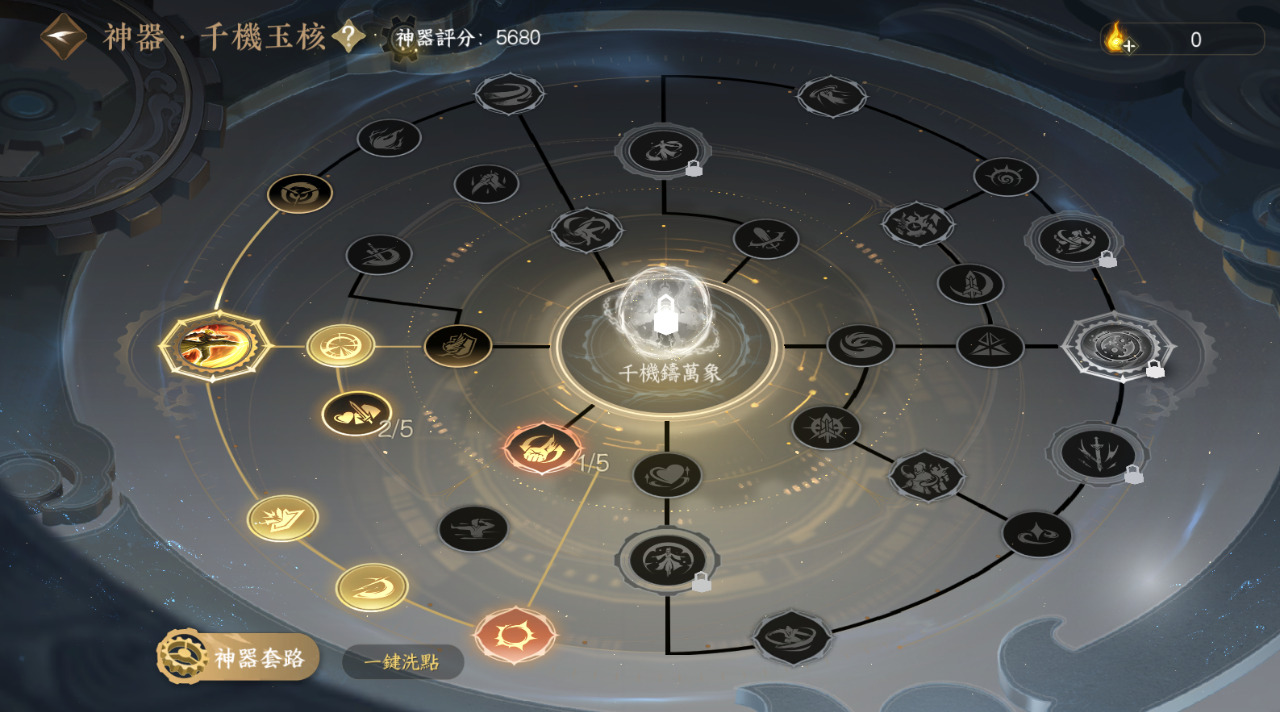This screenshot has width=1280, height=712.
Task: Select the red sun ring skill node
Action: (515, 634)
